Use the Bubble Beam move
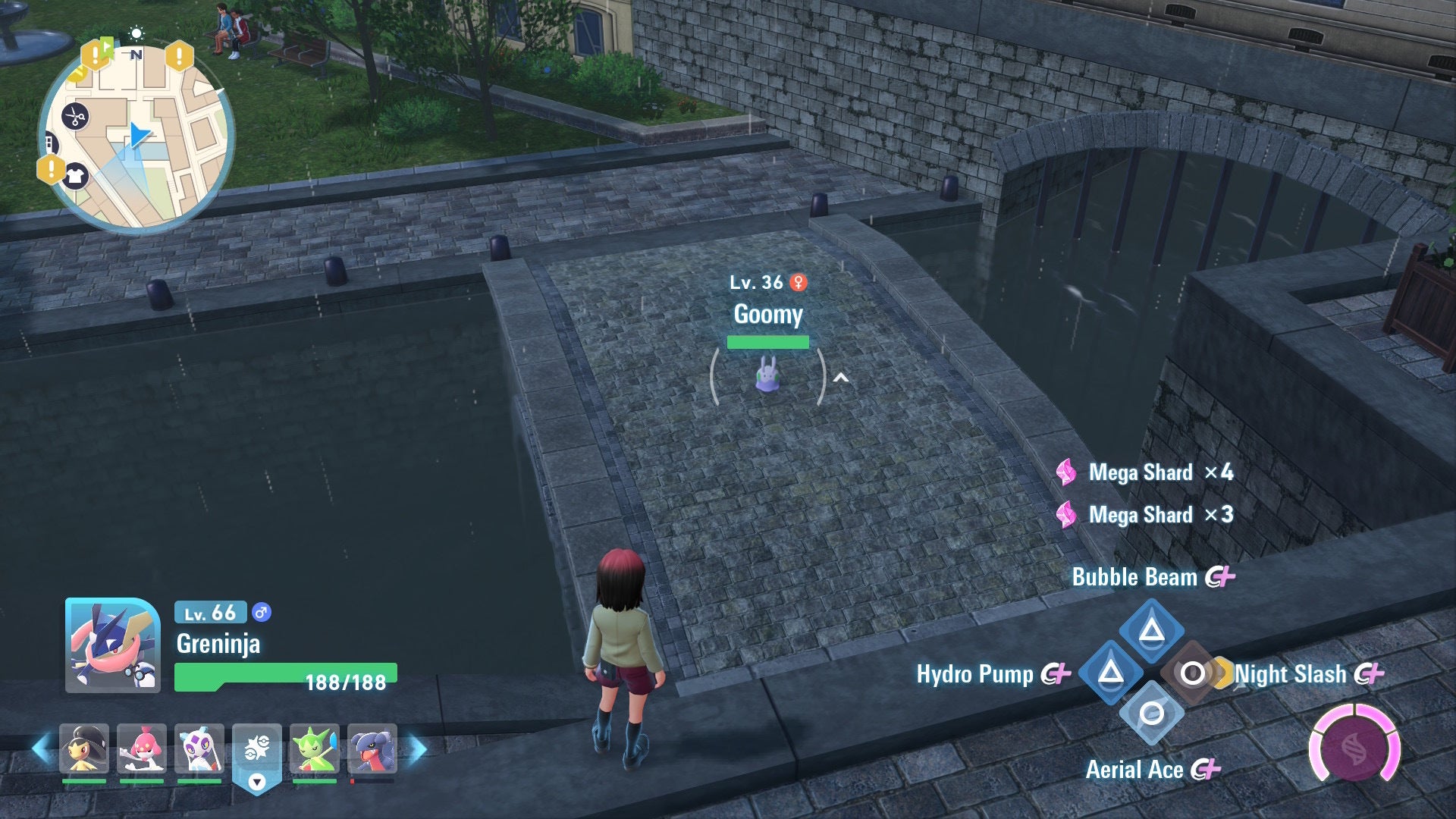Screen dimensions: 1456x819 1151,629
